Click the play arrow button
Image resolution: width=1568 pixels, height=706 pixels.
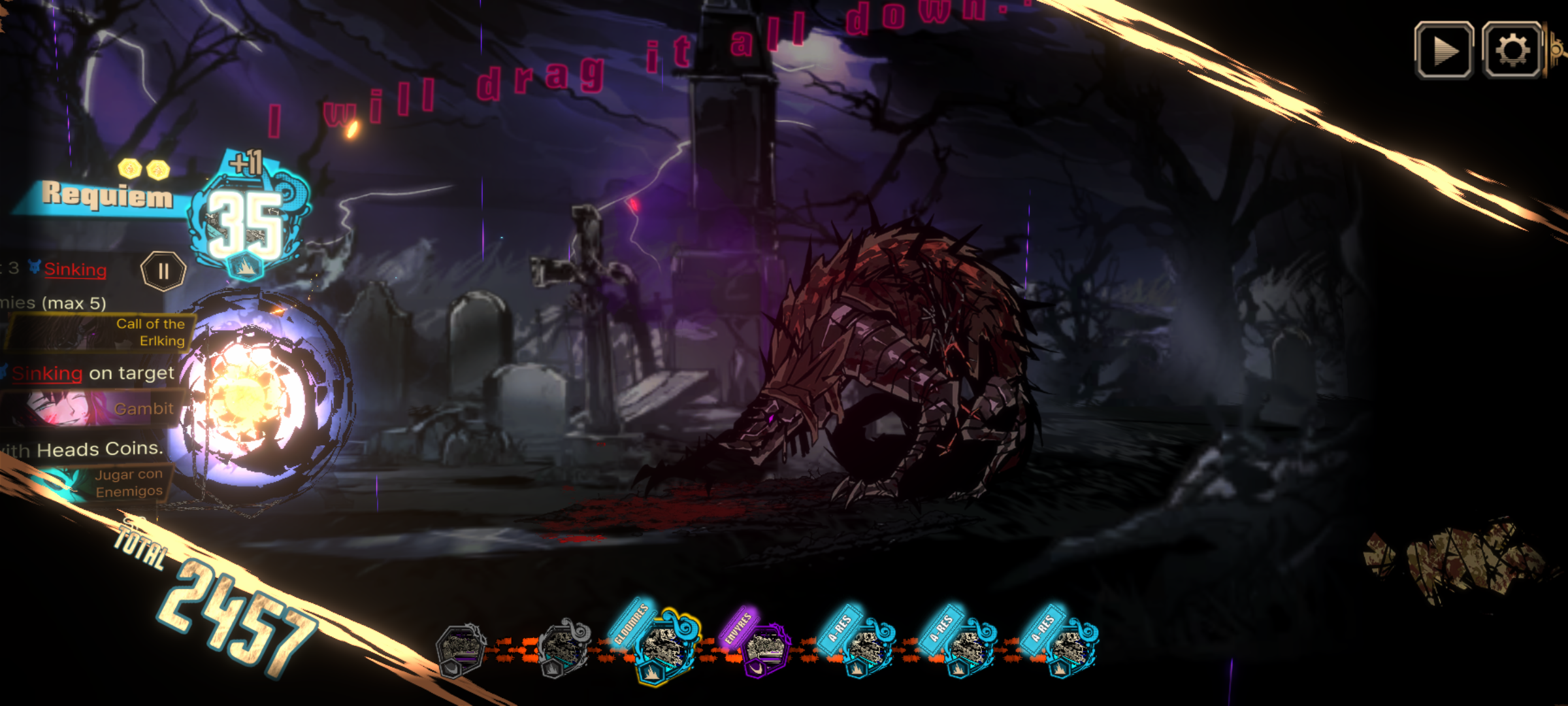point(1444,50)
